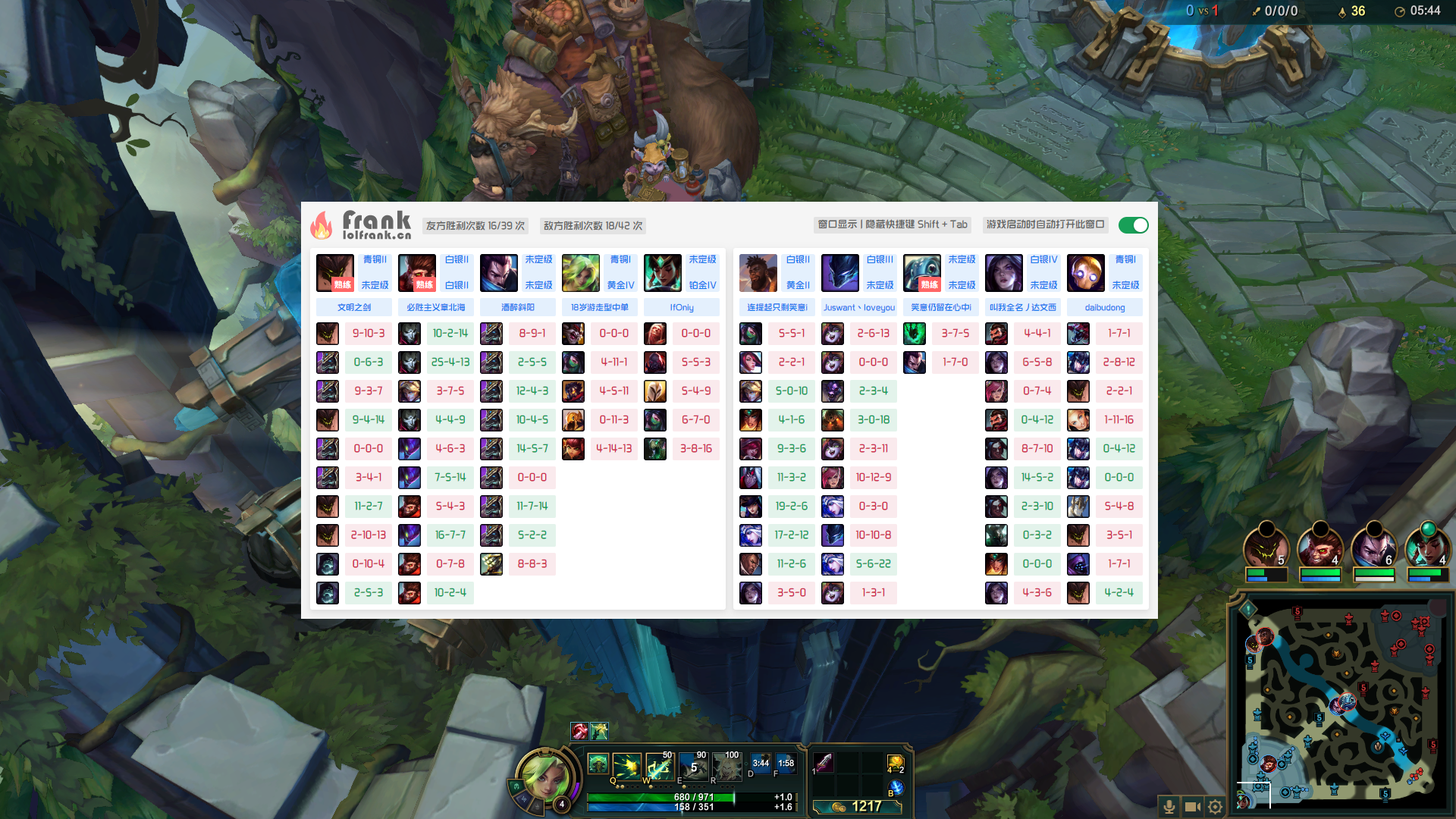The height and width of the screenshot is (819, 1456).
Task: Select player name tab 文明之剑
Action: point(354,307)
